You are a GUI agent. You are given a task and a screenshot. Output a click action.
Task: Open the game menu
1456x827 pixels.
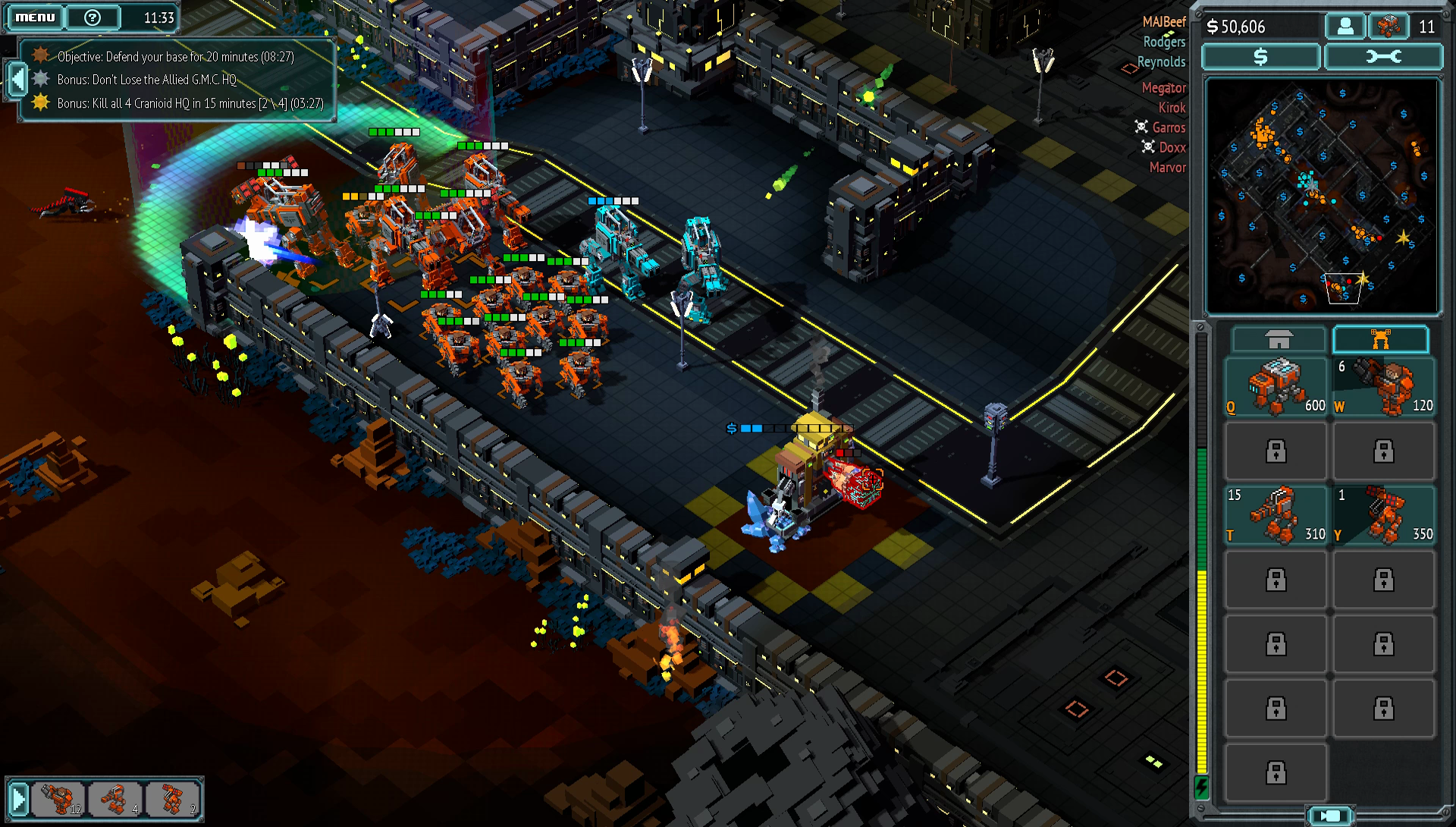[x=35, y=17]
